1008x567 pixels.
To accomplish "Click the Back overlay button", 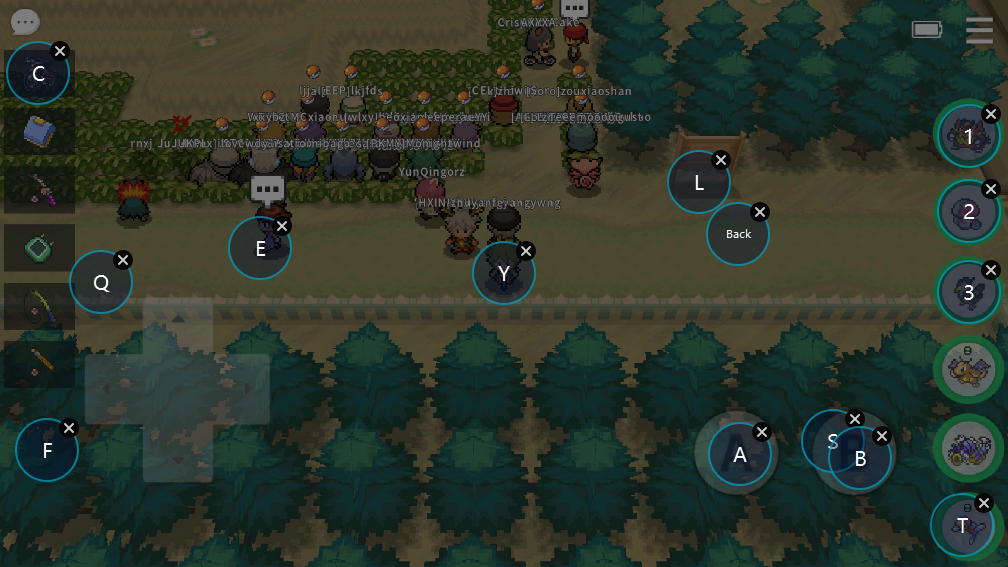I will (x=738, y=234).
